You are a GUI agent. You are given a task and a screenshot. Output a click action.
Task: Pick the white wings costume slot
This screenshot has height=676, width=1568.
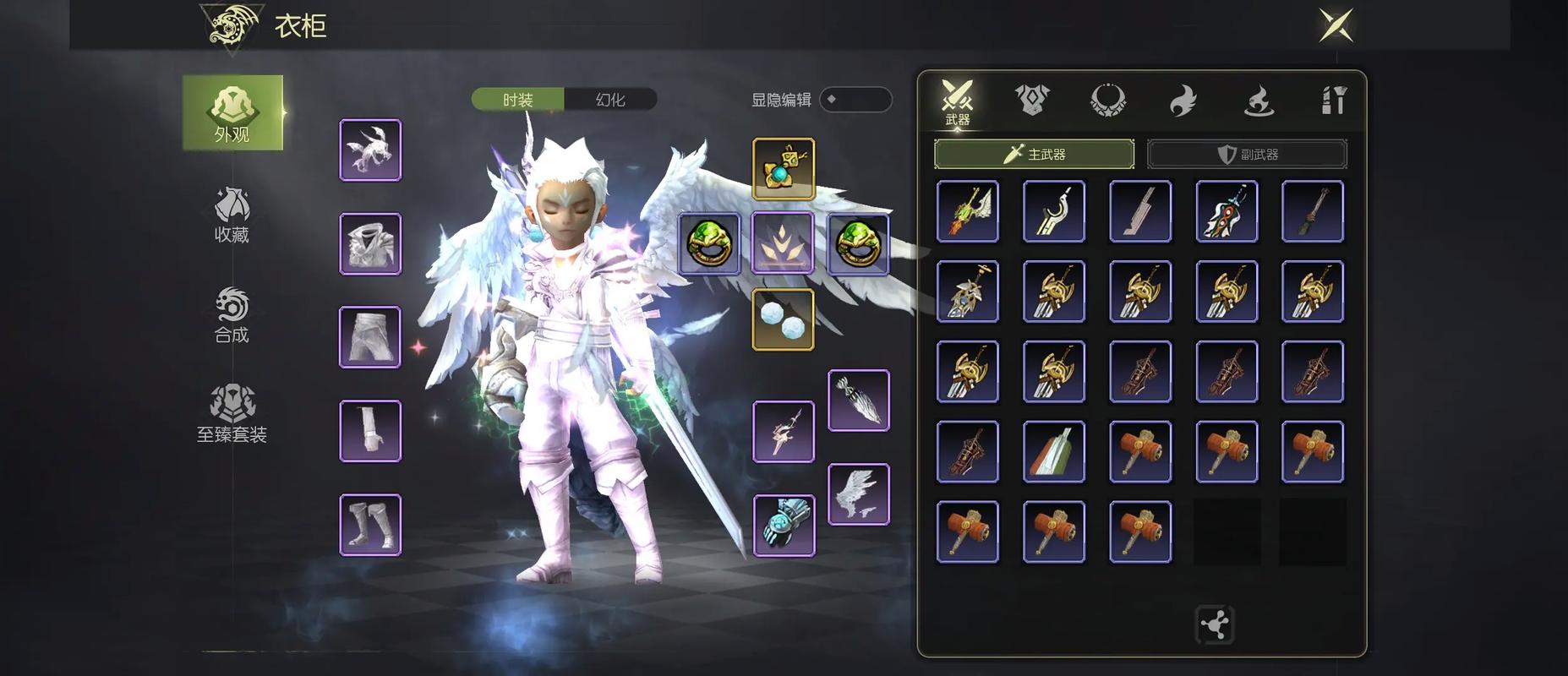coord(859,494)
